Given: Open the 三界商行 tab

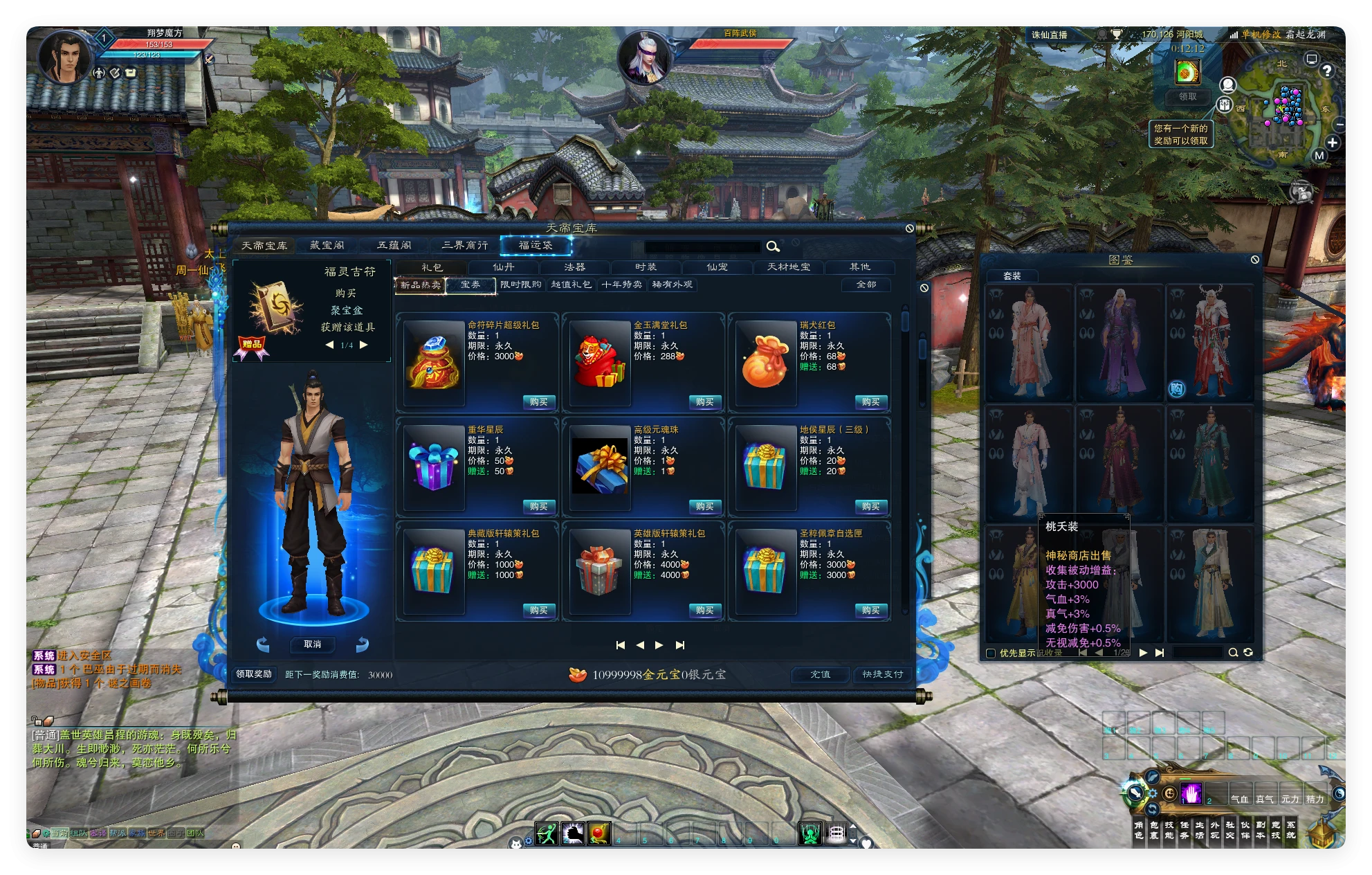Looking at the screenshot, I should (x=465, y=245).
